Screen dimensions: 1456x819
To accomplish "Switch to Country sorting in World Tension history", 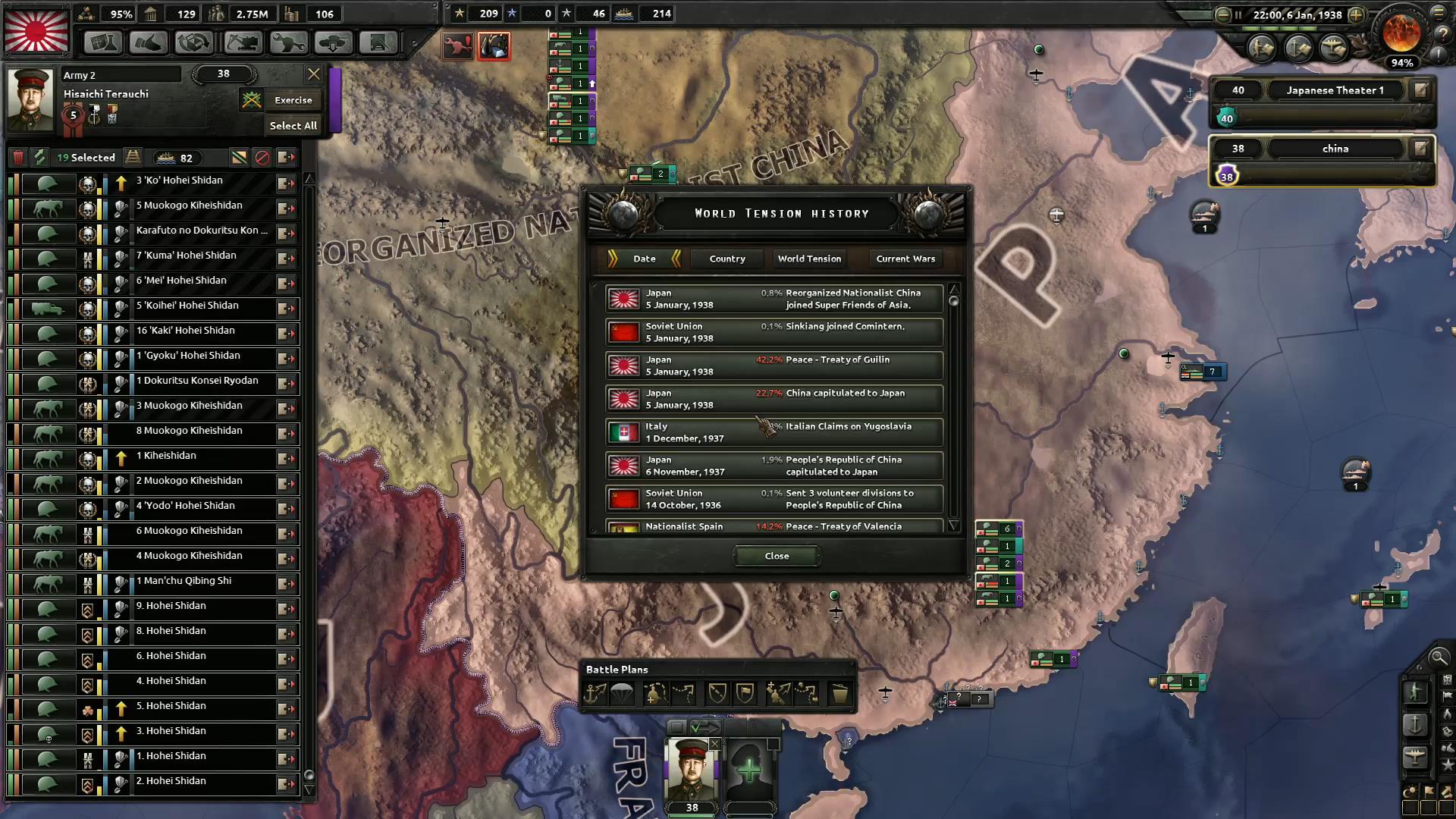I will (726, 259).
